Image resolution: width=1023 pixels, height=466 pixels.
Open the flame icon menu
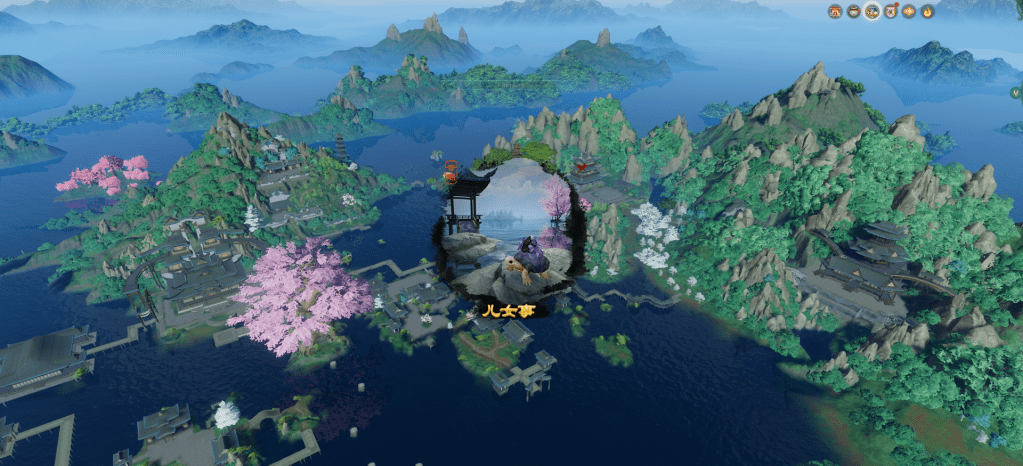[927, 12]
